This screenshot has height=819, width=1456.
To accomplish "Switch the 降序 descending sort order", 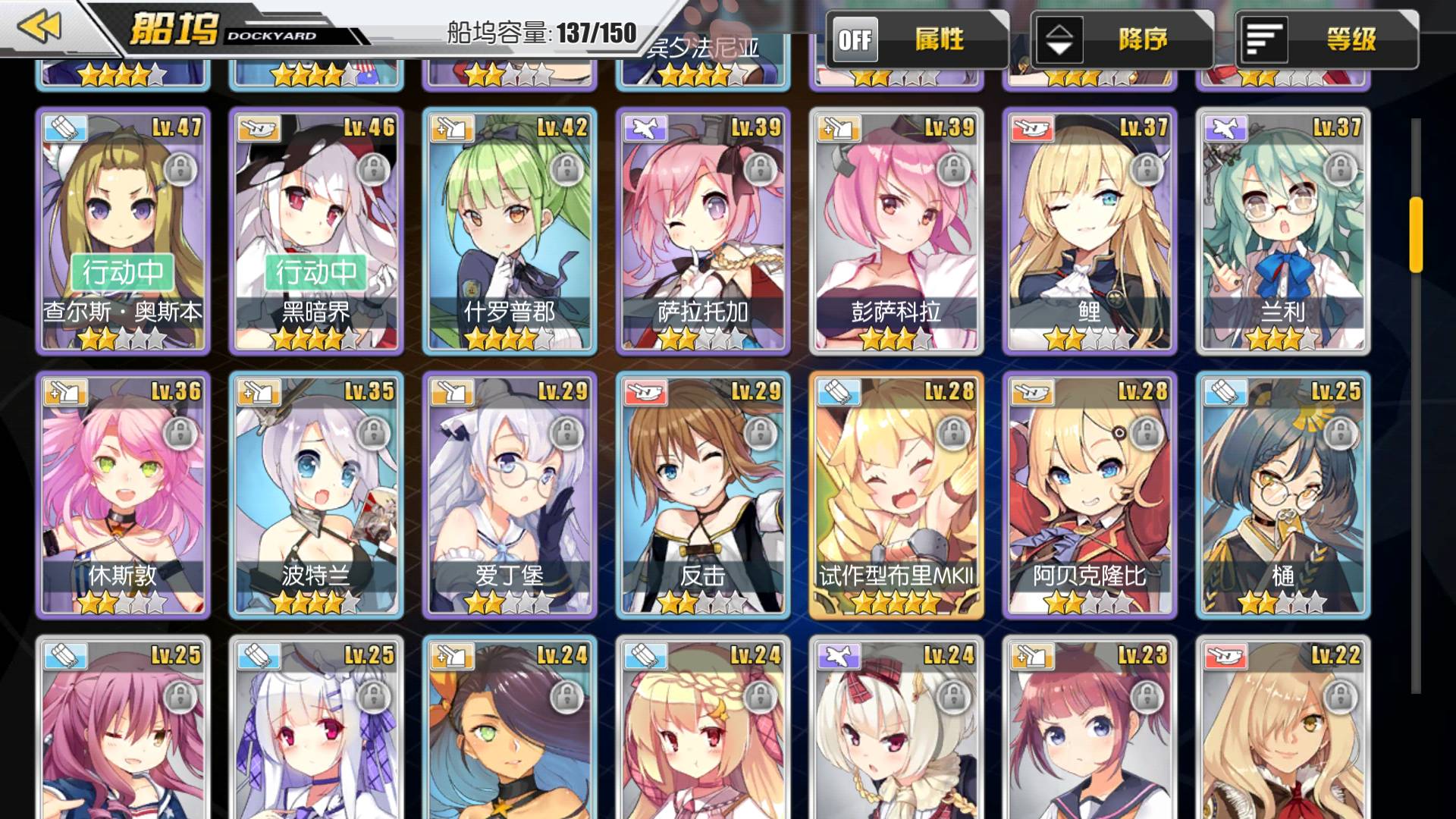I will click(x=1059, y=39).
